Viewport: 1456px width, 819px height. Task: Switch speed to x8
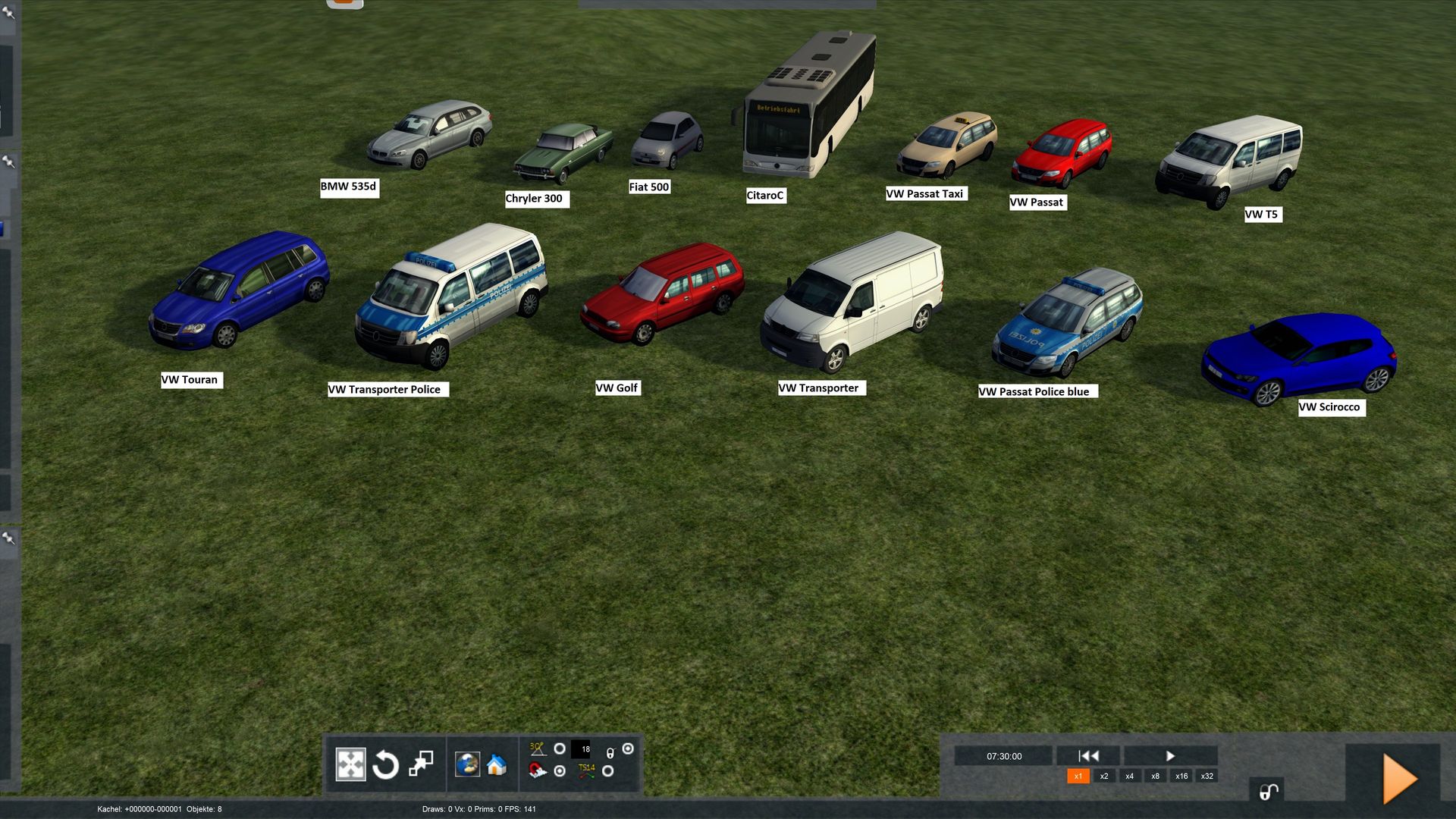[1156, 776]
